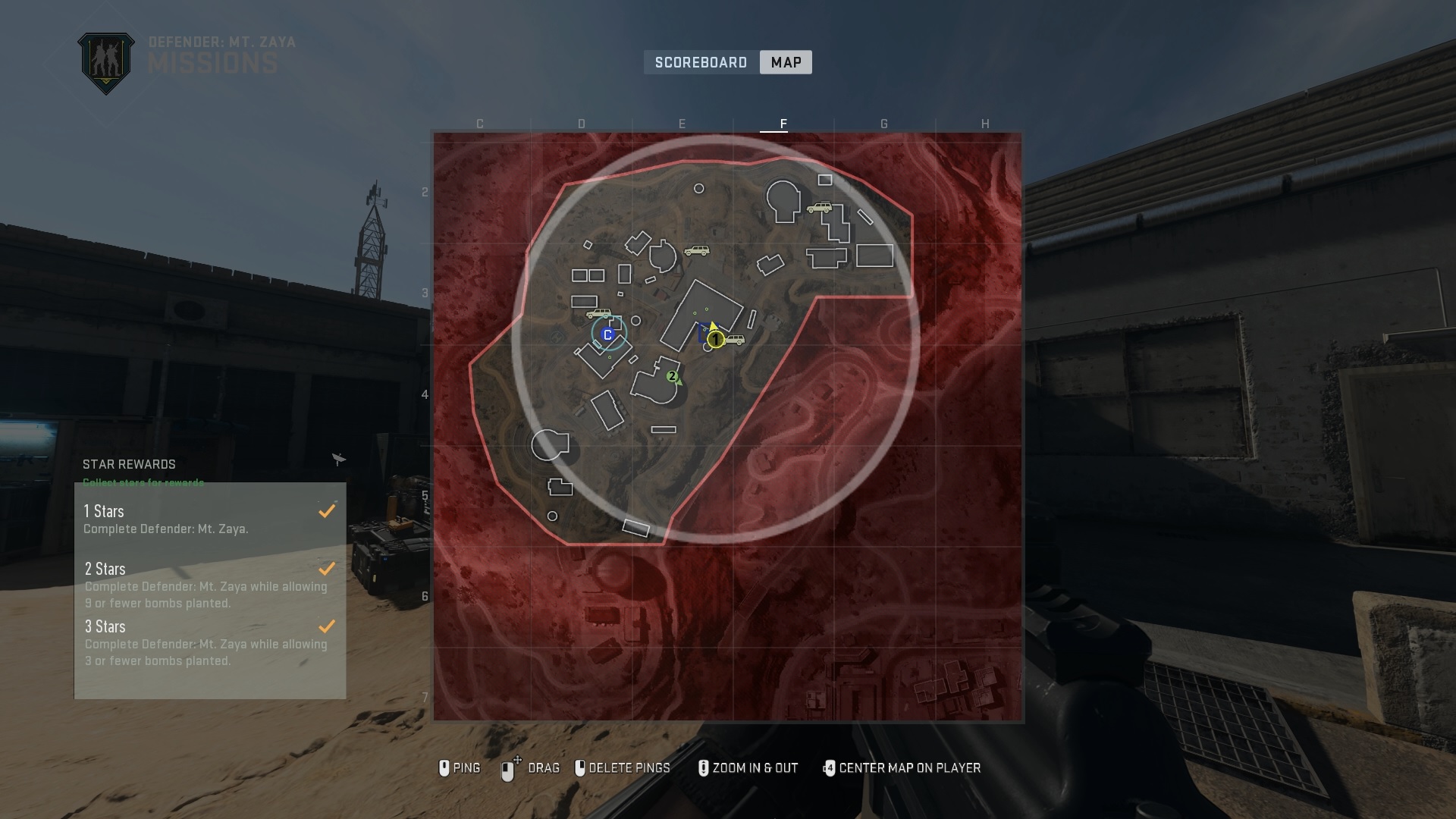Click the 1 Stars completion checkmark

(327, 510)
